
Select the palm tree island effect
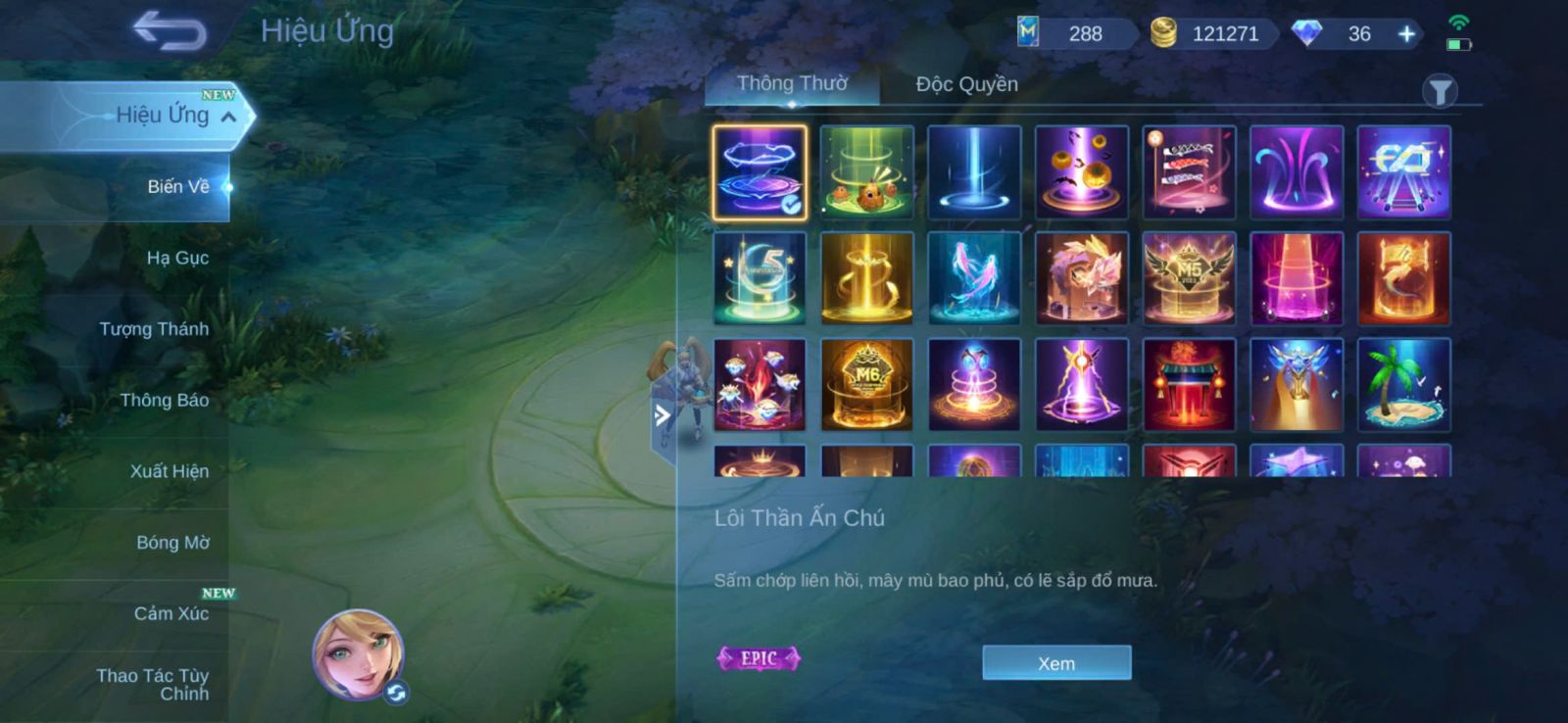[x=1403, y=385]
